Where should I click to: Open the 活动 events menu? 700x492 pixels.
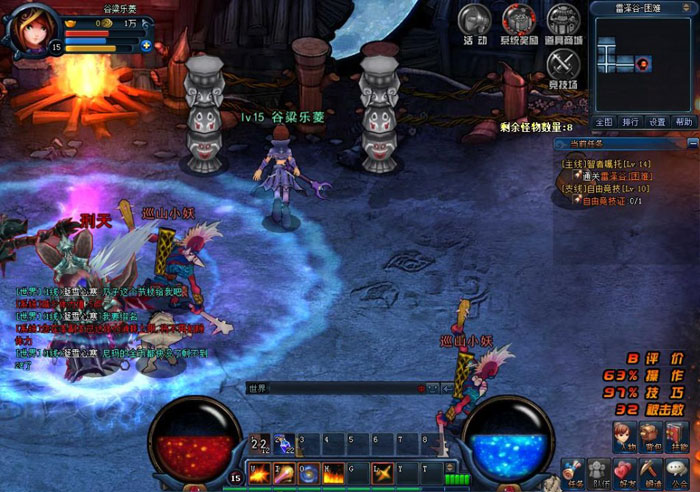474,23
